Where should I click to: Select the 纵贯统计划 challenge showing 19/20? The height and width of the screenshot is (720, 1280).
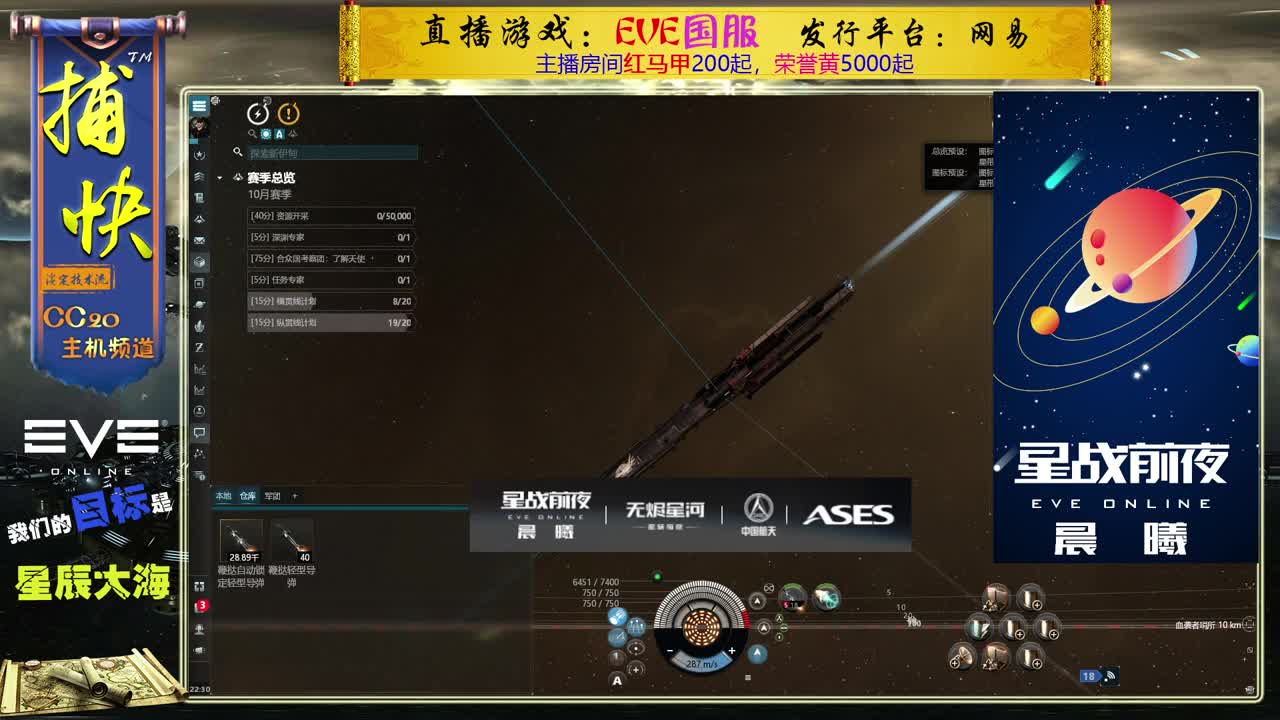point(330,322)
